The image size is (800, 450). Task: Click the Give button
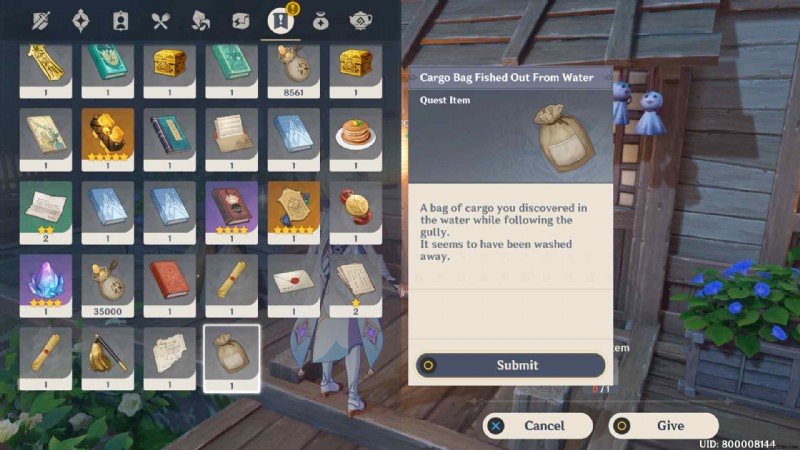(x=663, y=425)
